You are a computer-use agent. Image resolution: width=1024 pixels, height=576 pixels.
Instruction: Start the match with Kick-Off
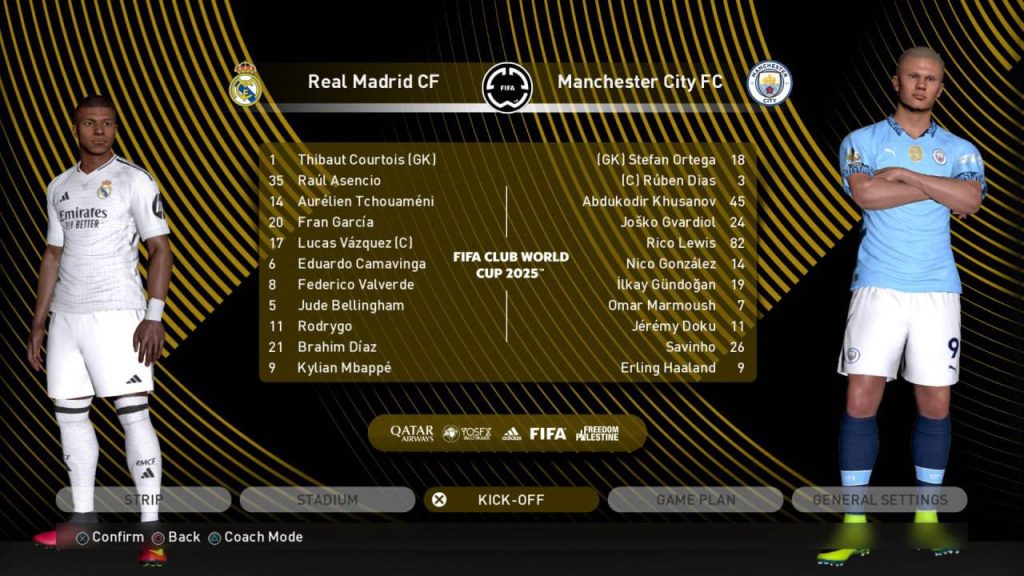coord(511,499)
